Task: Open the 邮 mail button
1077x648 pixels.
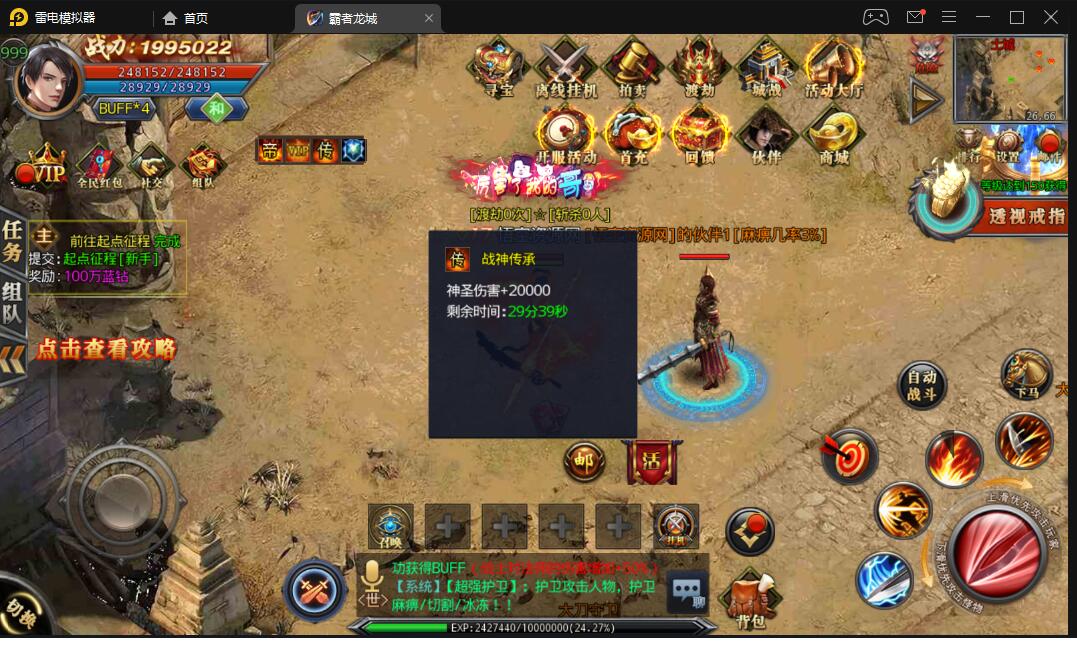Action: tap(585, 461)
